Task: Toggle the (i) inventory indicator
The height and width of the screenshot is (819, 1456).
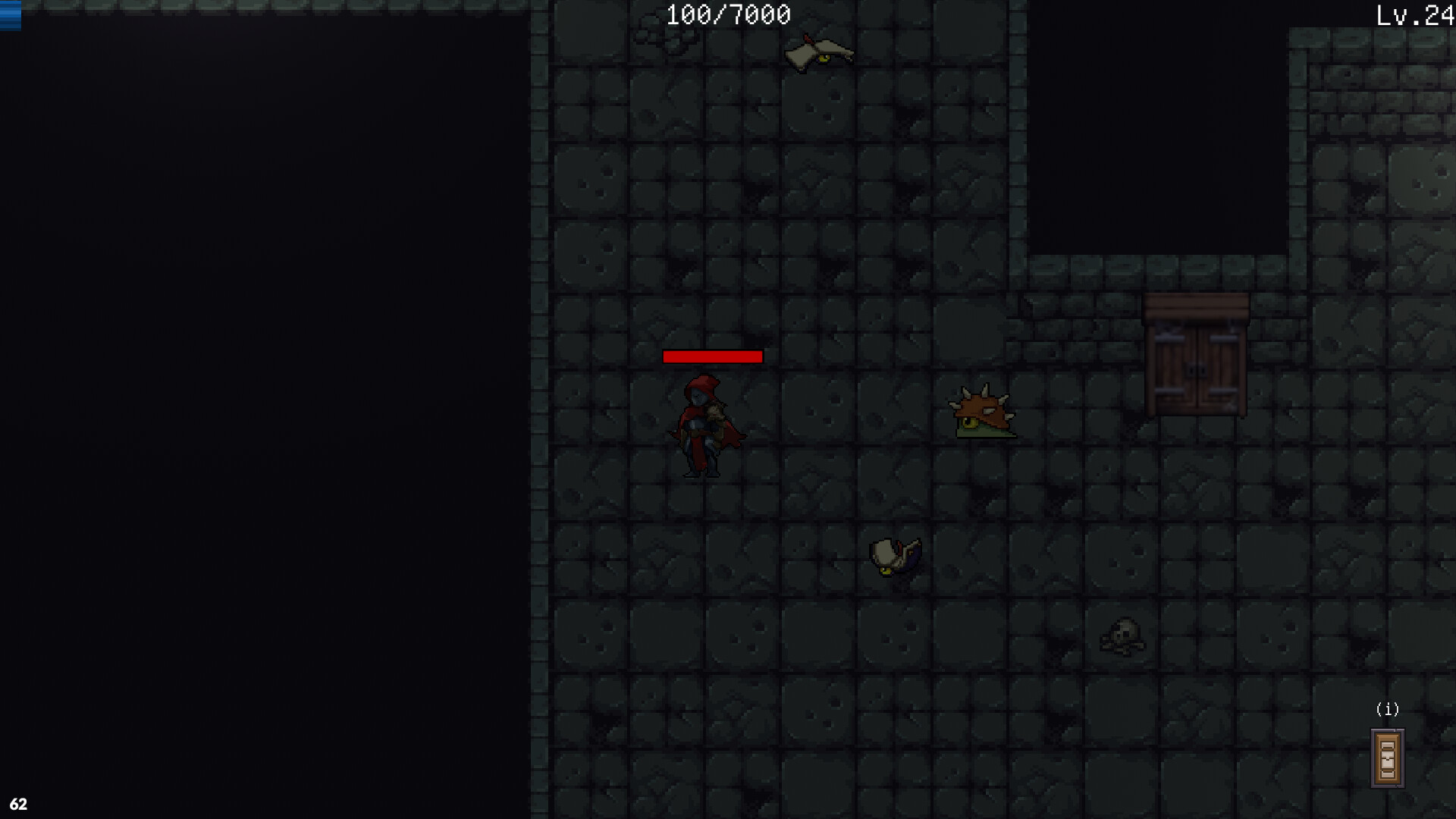Action: [x=1389, y=710]
